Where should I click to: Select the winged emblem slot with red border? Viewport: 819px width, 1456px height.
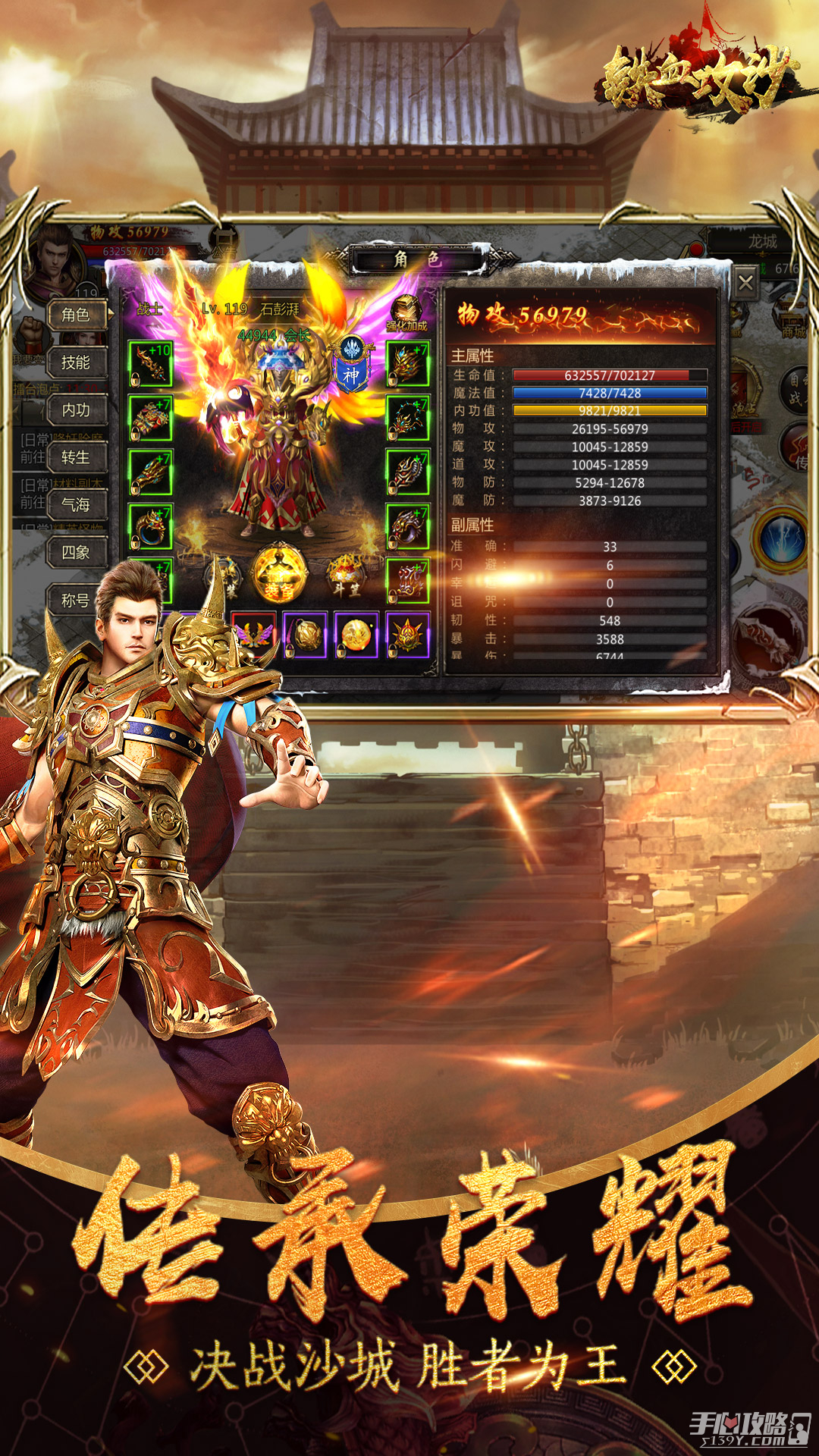[x=253, y=635]
